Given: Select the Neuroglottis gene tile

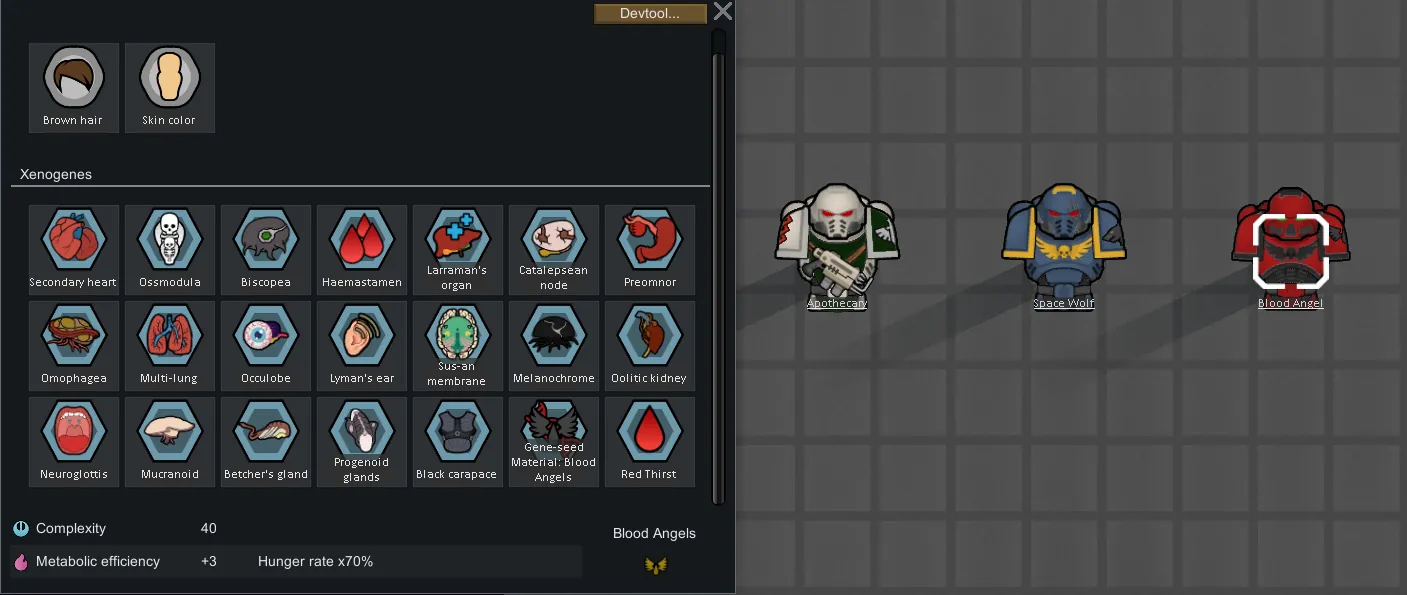Looking at the screenshot, I should pos(73,441).
